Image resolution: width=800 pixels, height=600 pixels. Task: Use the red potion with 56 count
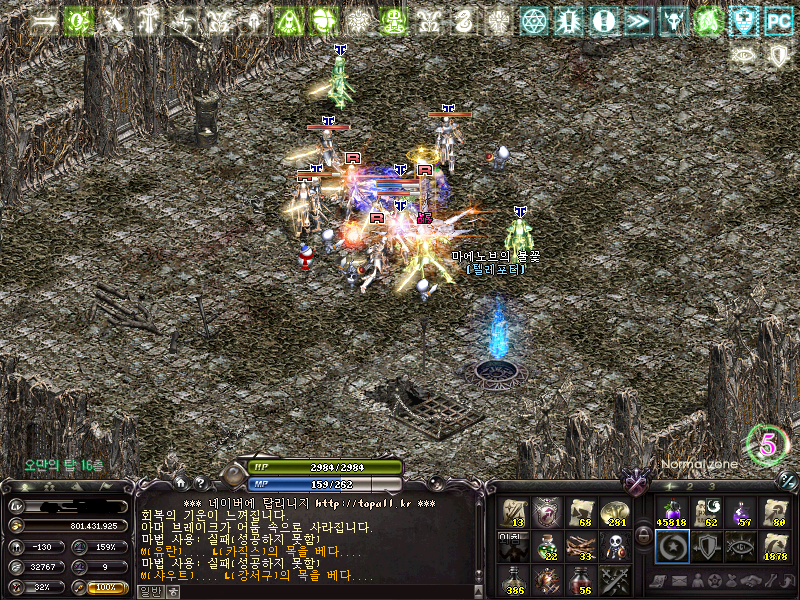[x=583, y=580]
